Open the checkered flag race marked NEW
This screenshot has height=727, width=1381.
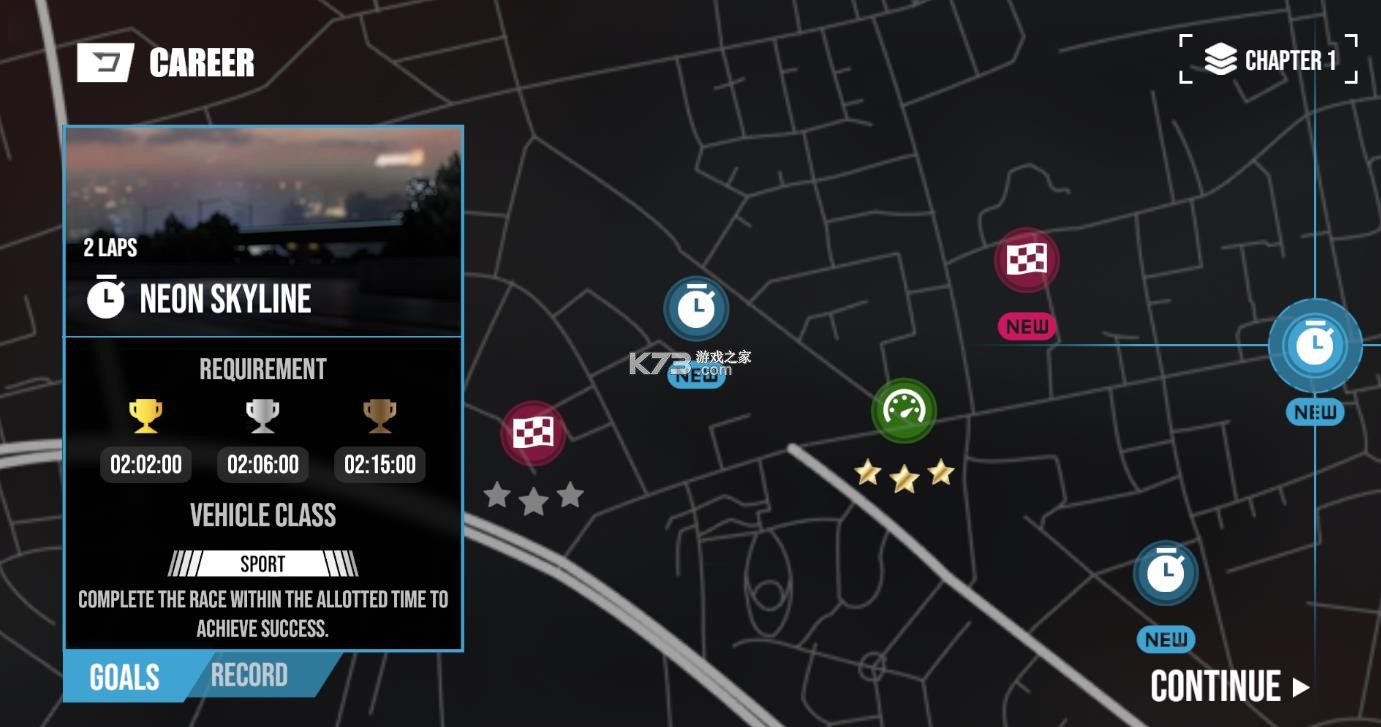1026,259
